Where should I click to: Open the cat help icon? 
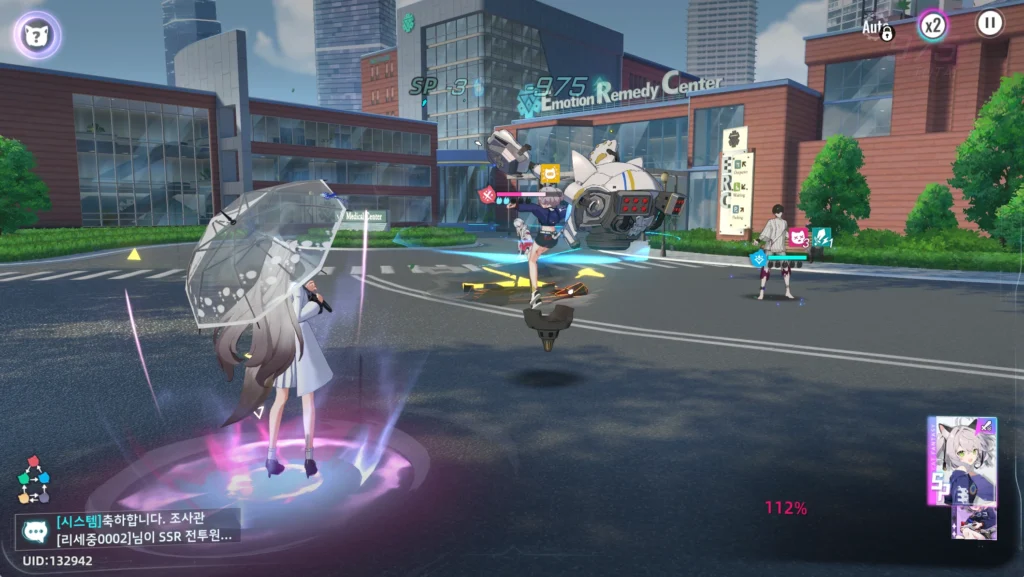pos(37,35)
